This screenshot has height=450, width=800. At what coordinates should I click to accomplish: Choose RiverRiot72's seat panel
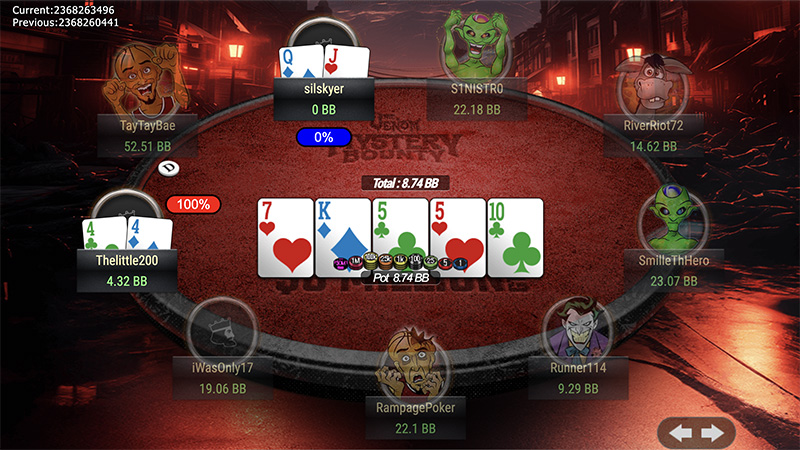pos(653,136)
